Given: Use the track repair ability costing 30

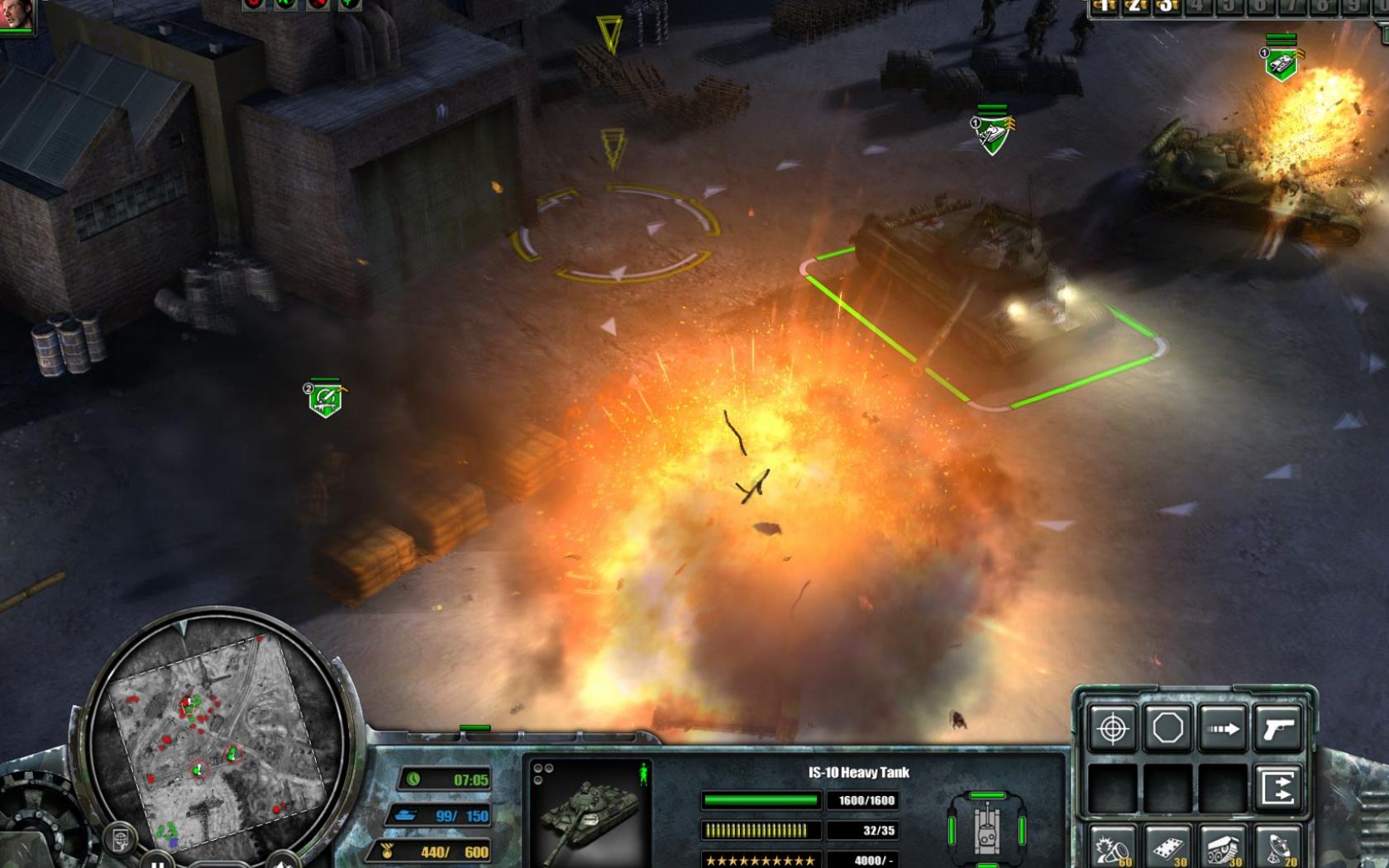Looking at the screenshot, I should (x=1223, y=848).
